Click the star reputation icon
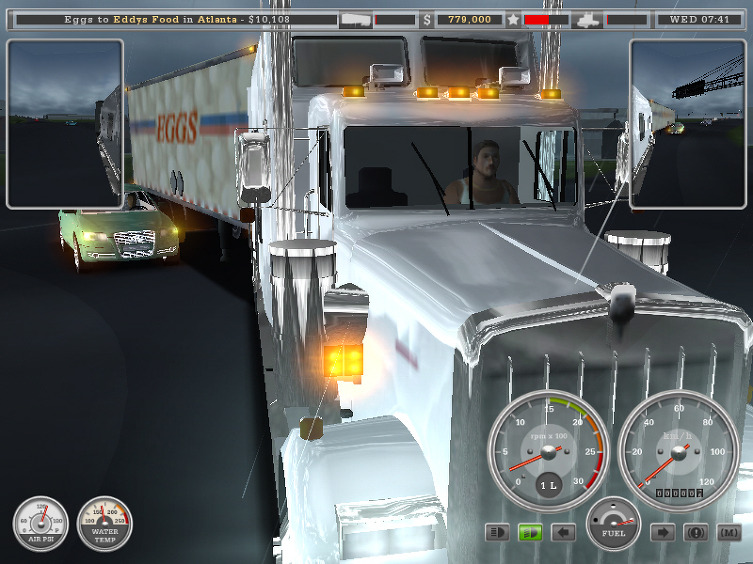Viewport: 753px width, 564px height. click(x=514, y=19)
